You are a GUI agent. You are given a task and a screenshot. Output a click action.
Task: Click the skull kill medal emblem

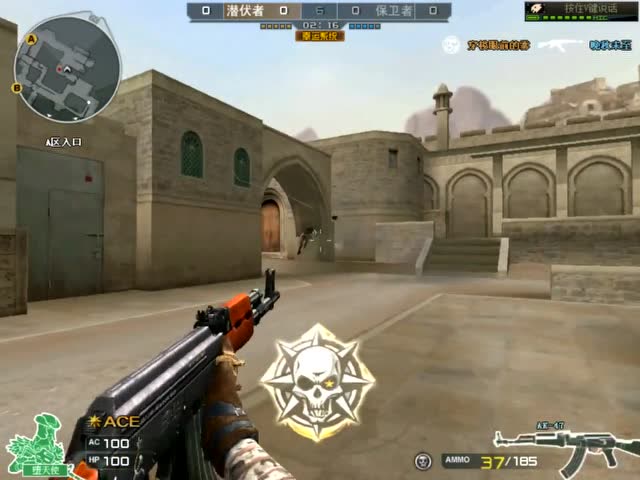318,382
